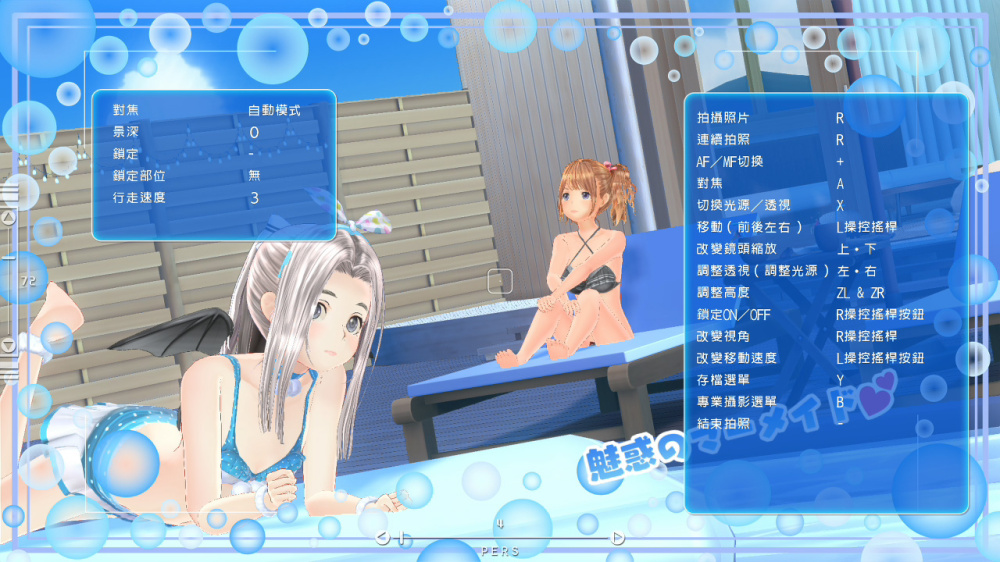Click the zoom gauge up arrow
The image size is (1000, 562).
pos(9,216)
